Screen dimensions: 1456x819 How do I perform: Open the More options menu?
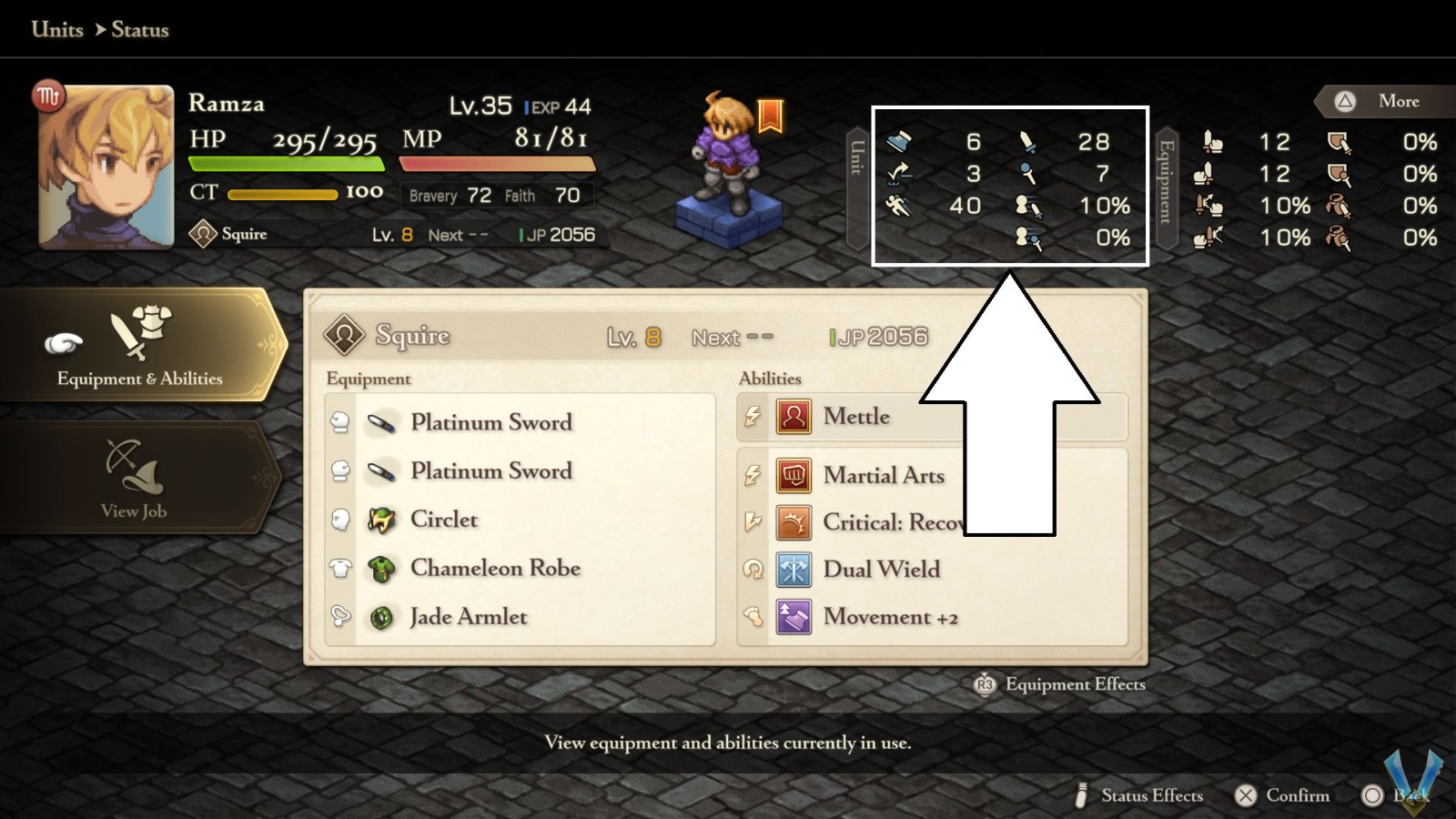point(1381,101)
